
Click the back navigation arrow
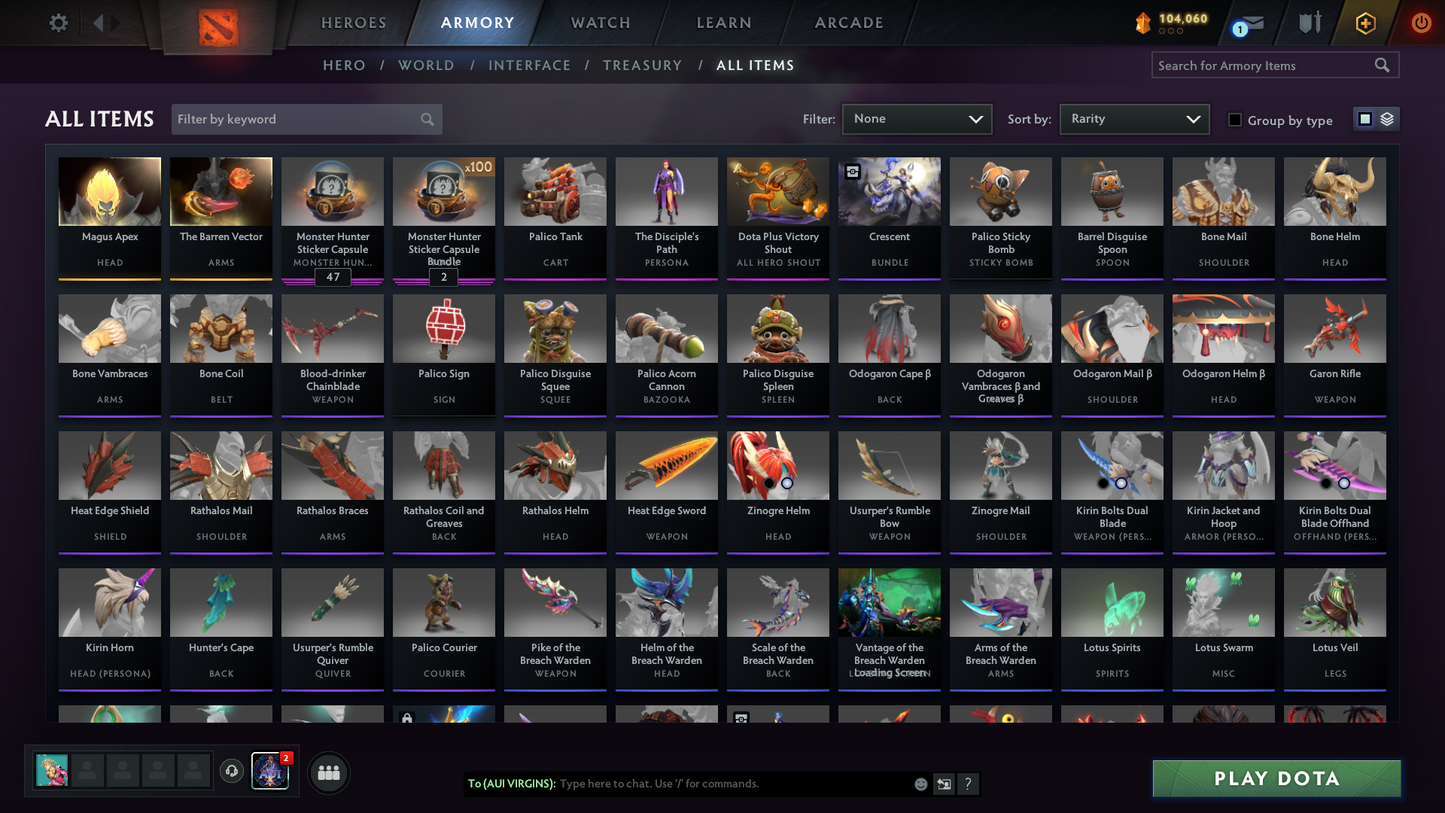[96, 22]
